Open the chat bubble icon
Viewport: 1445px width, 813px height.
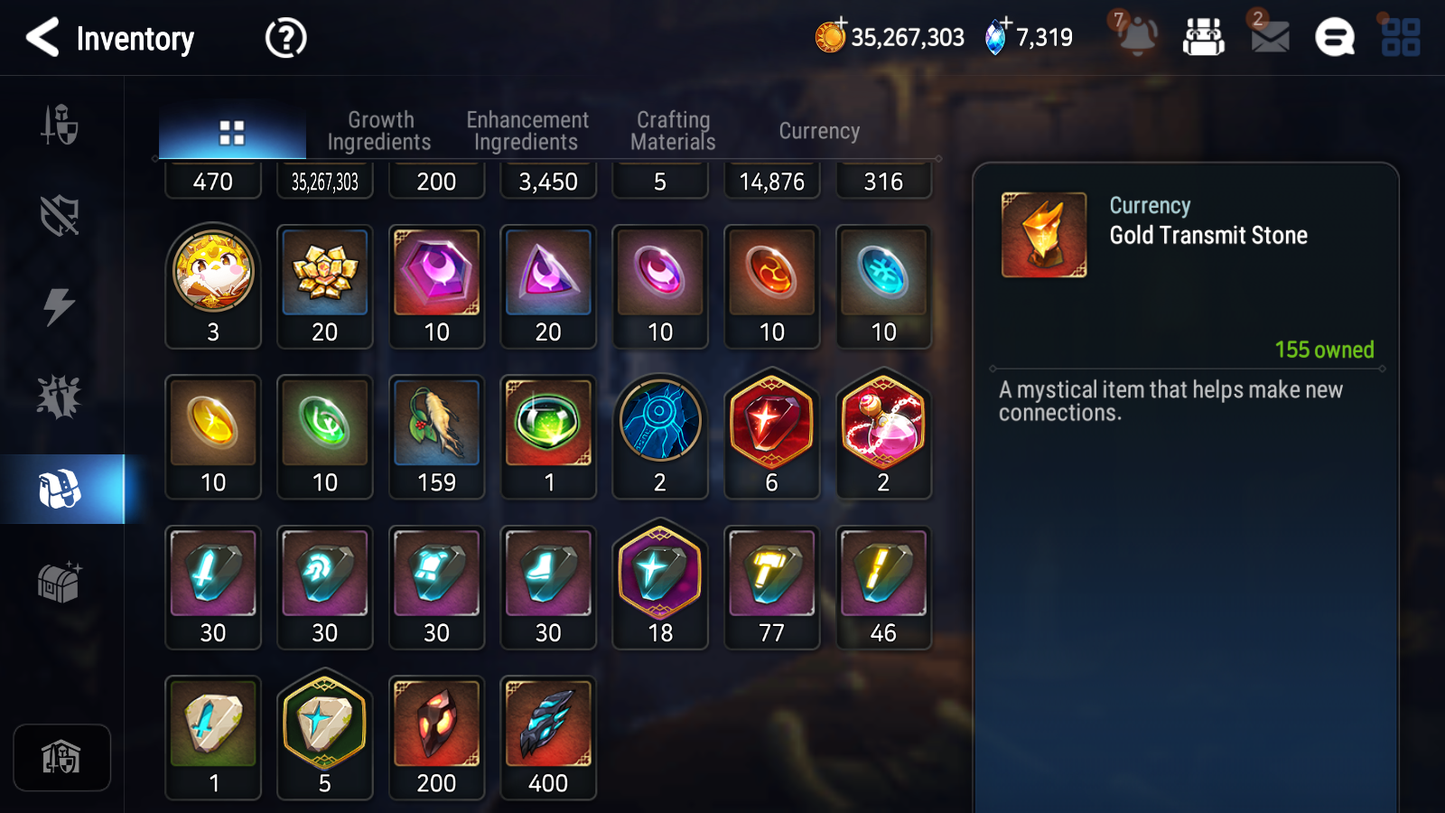coord(1334,38)
